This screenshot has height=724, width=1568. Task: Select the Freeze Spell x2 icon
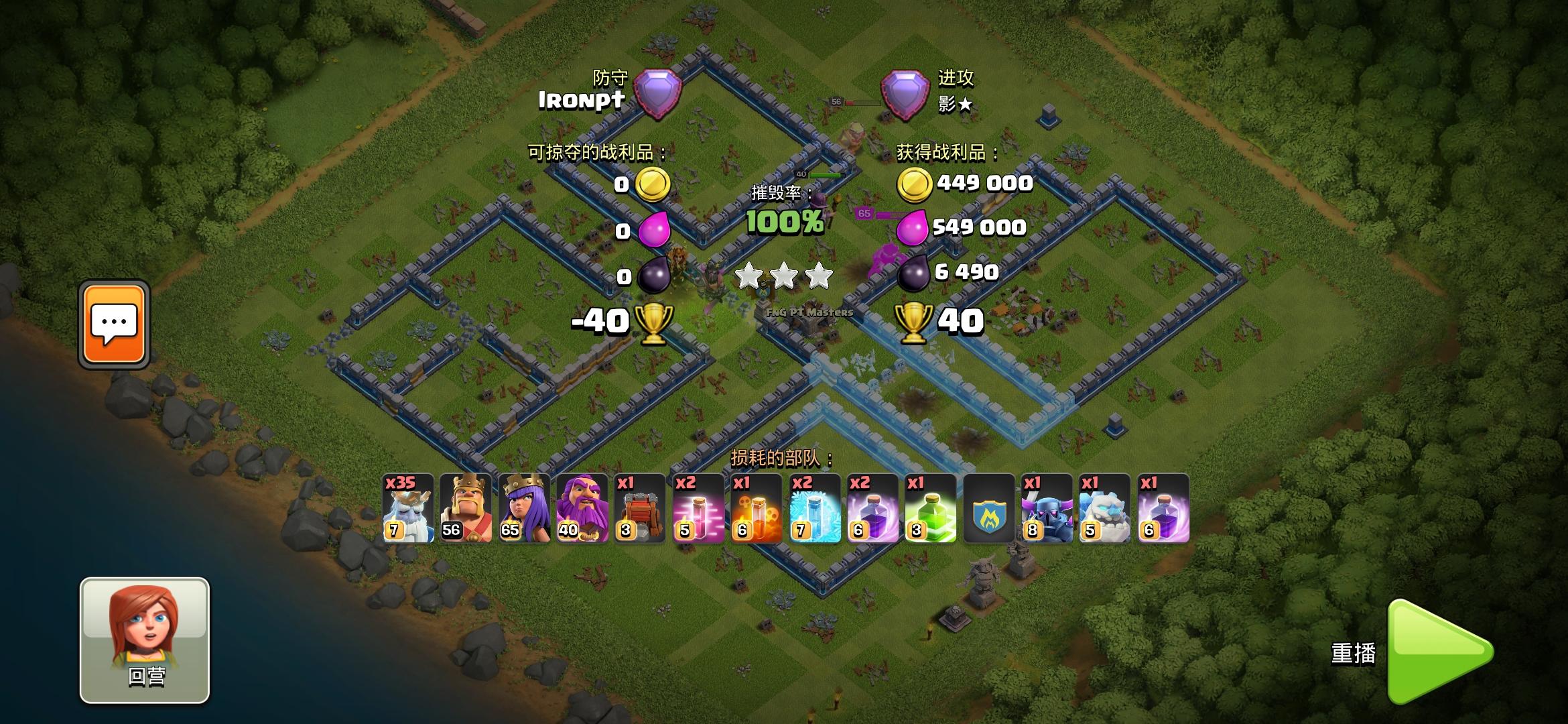pyautogui.click(x=814, y=508)
